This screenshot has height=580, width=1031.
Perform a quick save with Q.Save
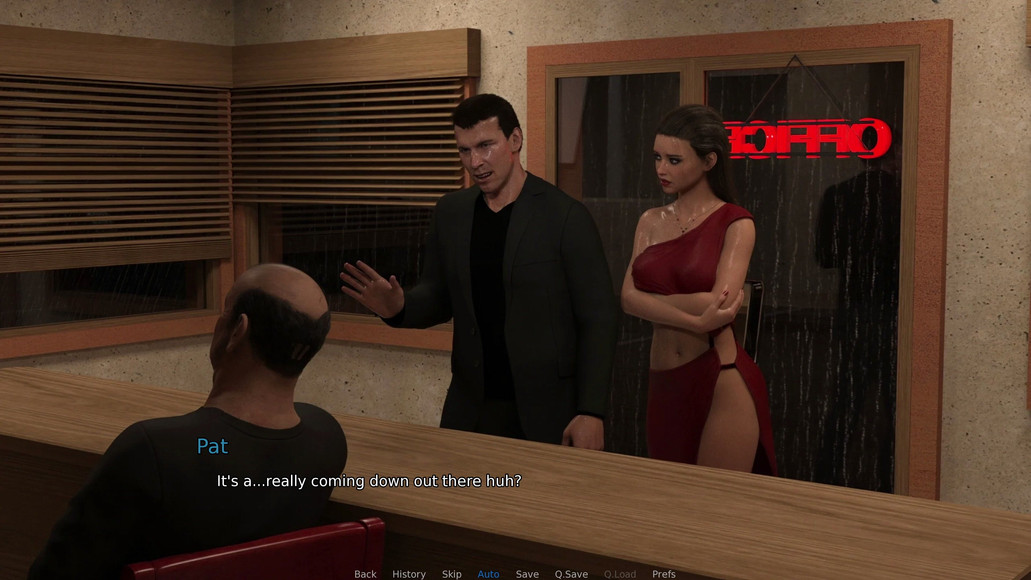(571, 574)
